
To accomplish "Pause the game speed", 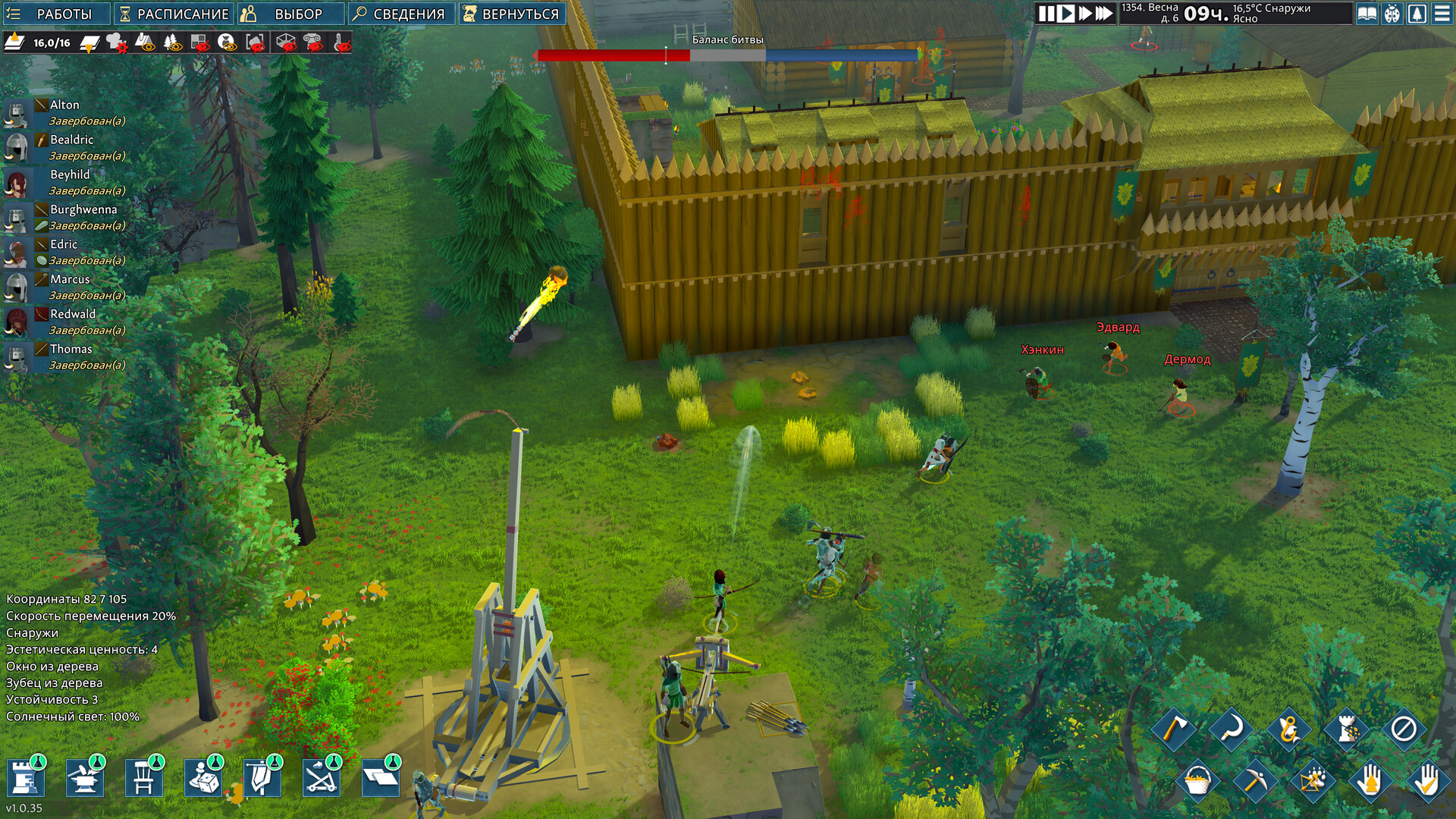I will point(1046,13).
